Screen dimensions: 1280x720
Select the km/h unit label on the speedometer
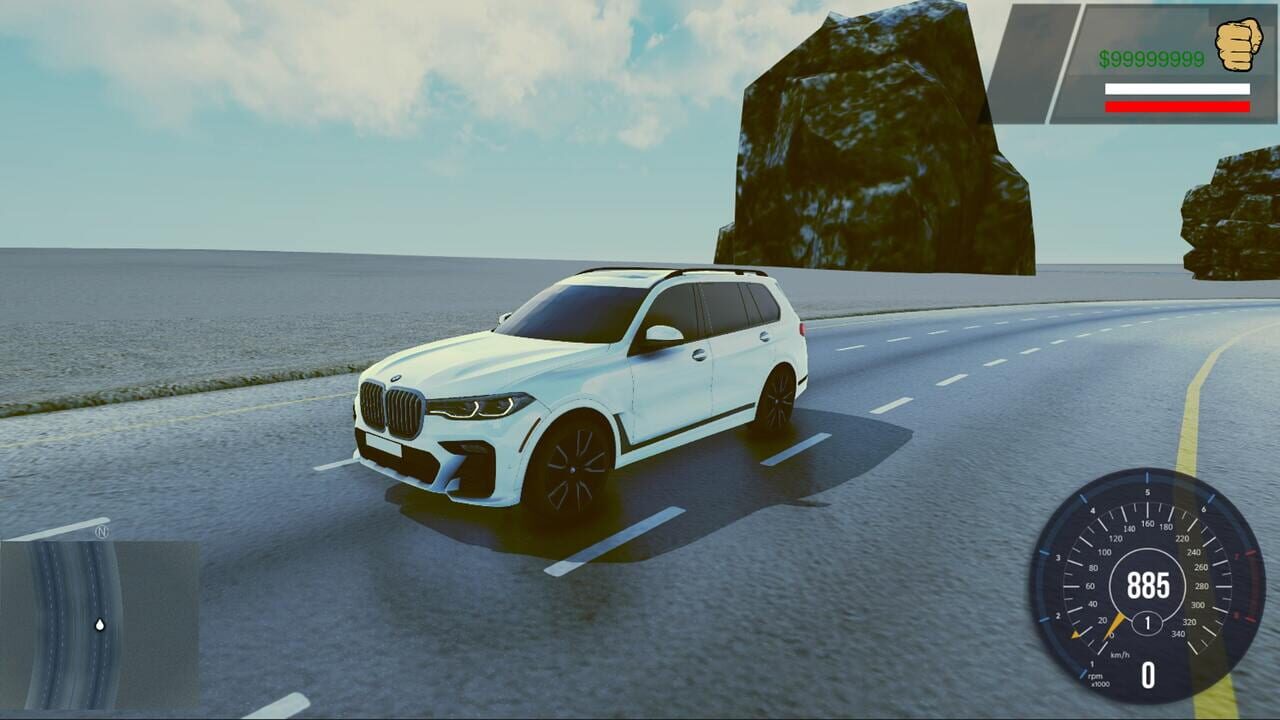point(1119,653)
